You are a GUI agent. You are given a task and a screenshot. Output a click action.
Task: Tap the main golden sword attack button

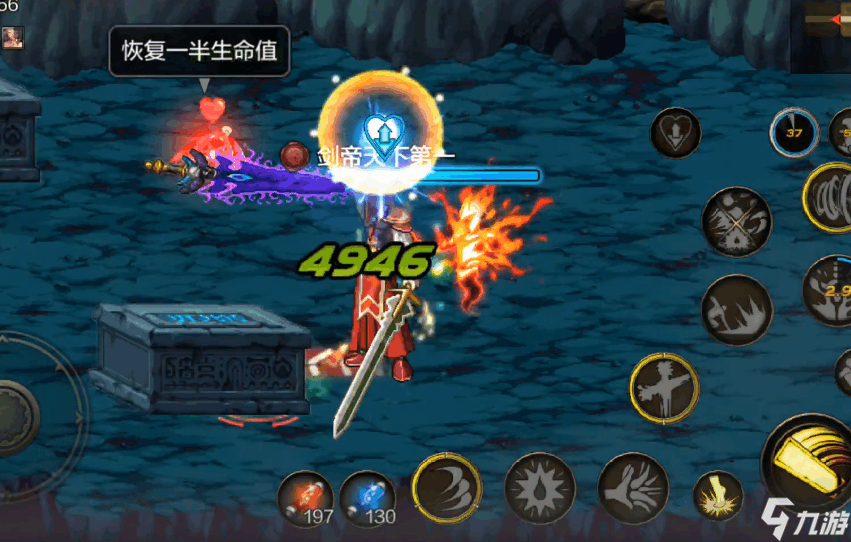pyautogui.click(x=810, y=462)
